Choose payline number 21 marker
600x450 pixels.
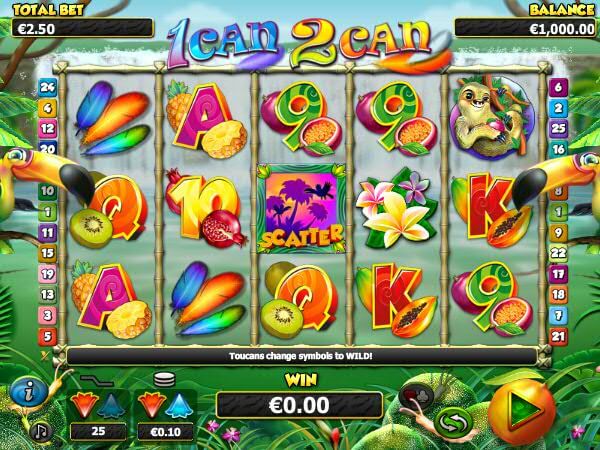(558, 337)
